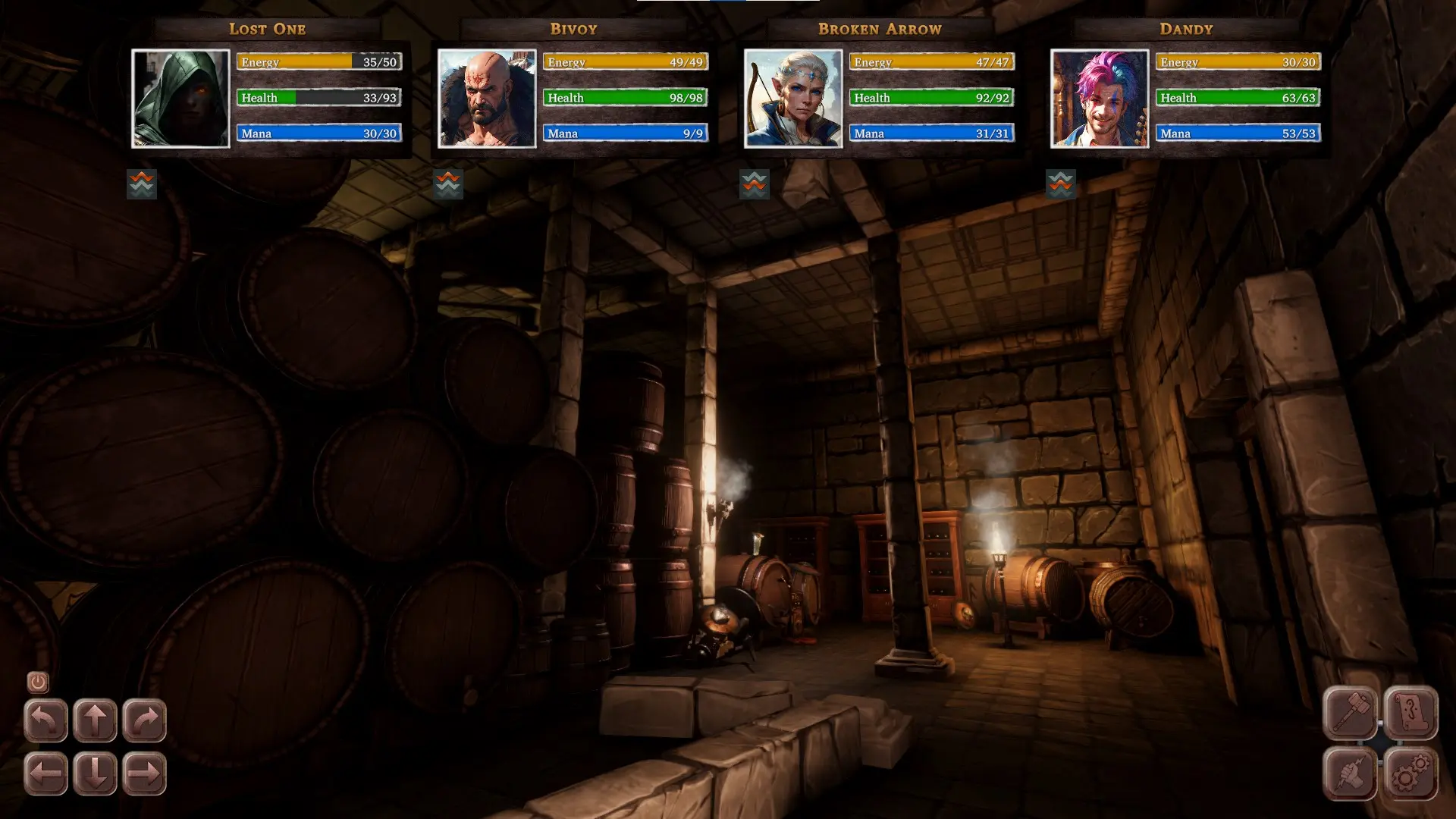Viewport: 1456px width, 819px height.
Task: Click the small power button
Action: 38,682
